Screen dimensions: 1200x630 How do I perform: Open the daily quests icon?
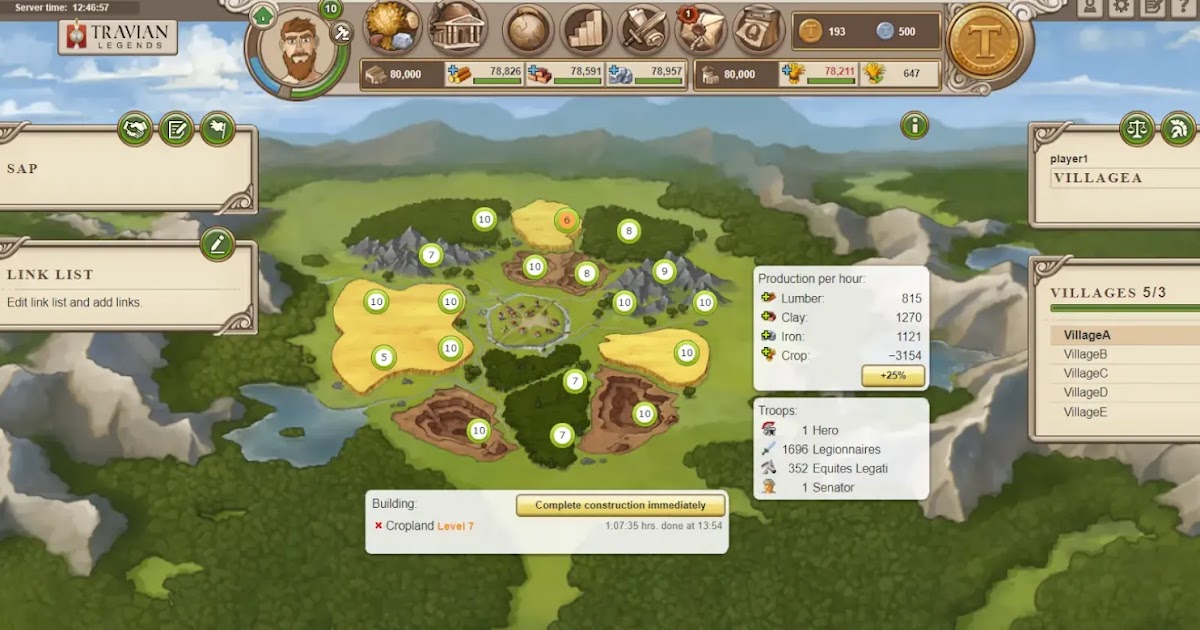pos(758,29)
